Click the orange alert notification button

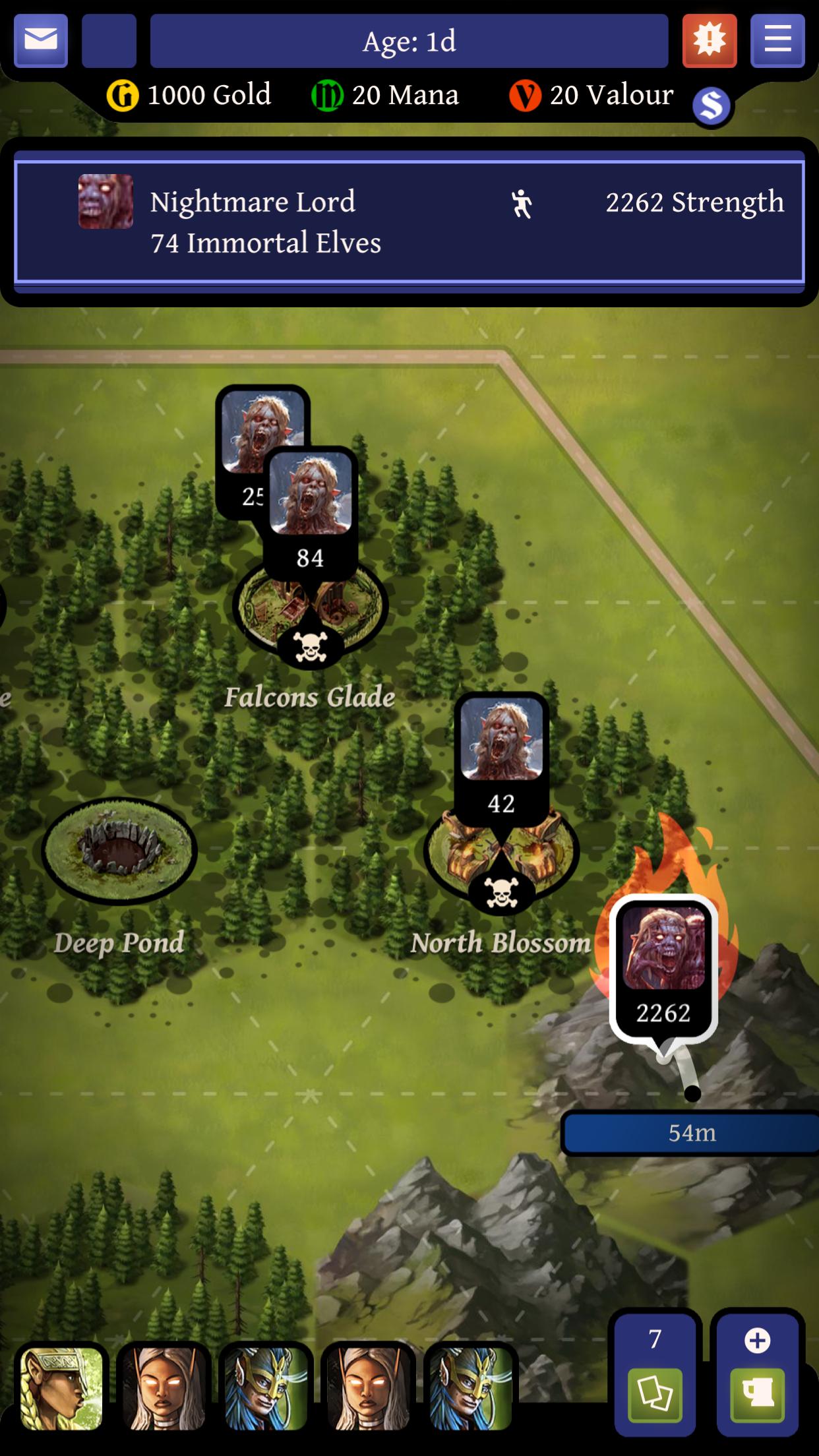coord(710,41)
